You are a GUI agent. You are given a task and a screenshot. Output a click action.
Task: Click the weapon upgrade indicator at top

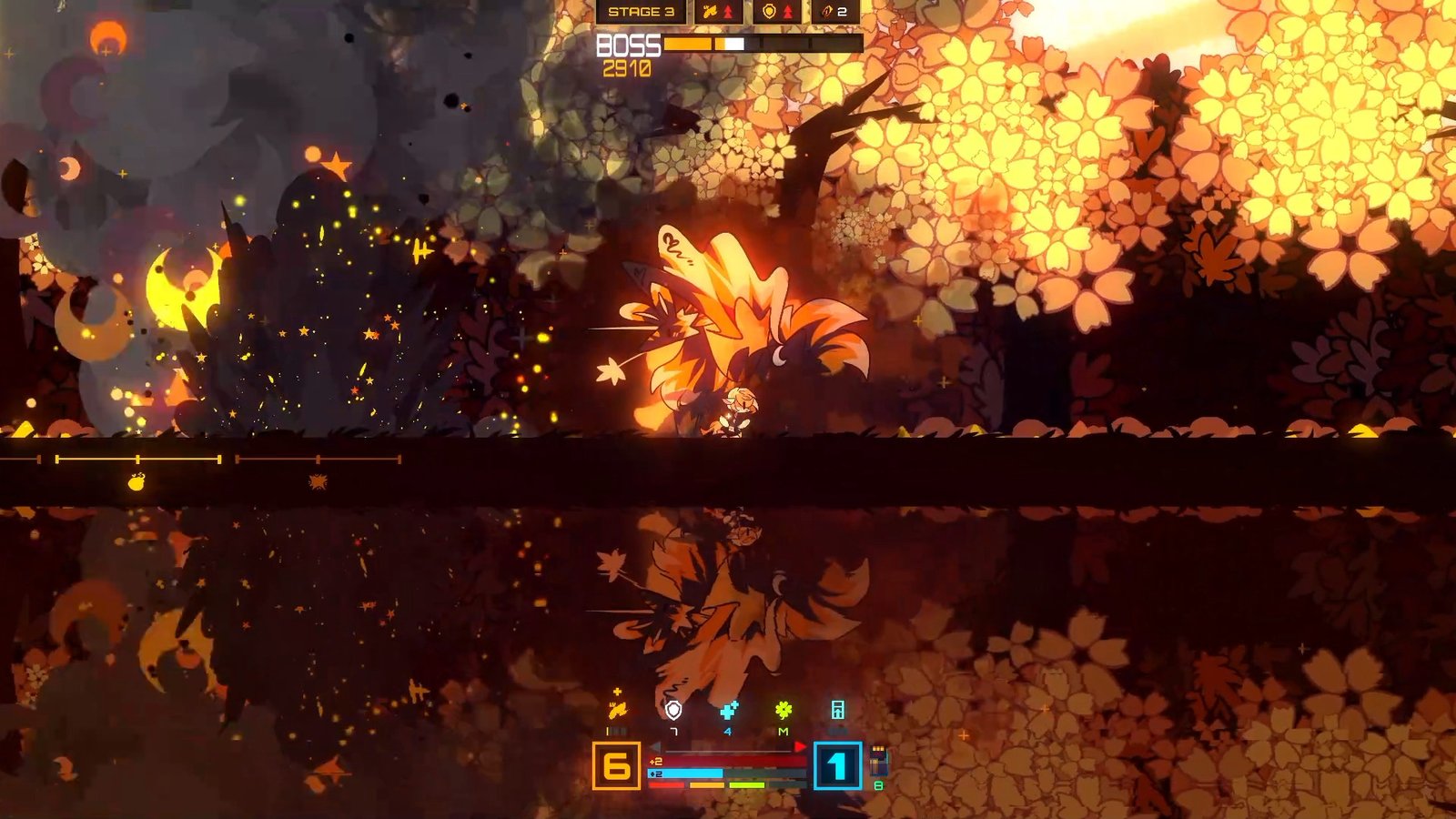point(718,12)
